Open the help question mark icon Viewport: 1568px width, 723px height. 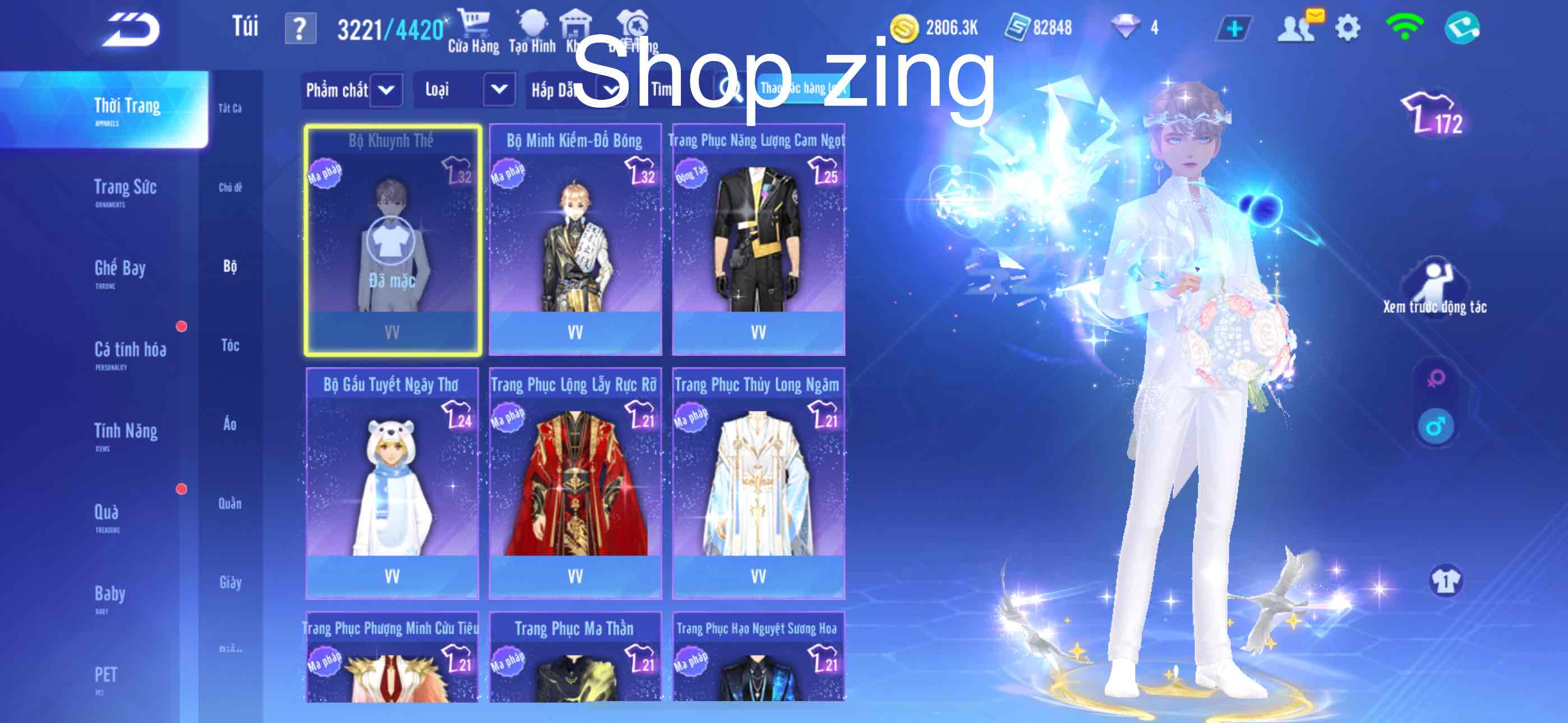pos(302,26)
